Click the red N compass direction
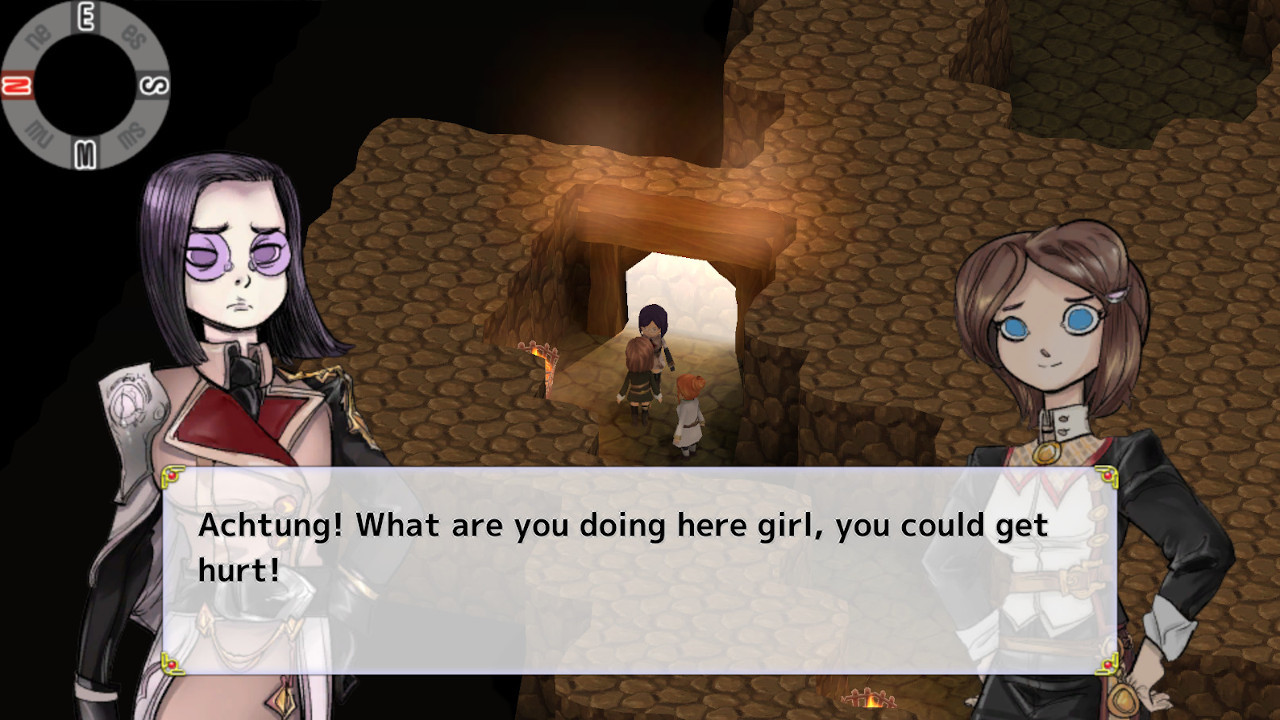Viewport: 1280px width, 720px height. coord(16,85)
